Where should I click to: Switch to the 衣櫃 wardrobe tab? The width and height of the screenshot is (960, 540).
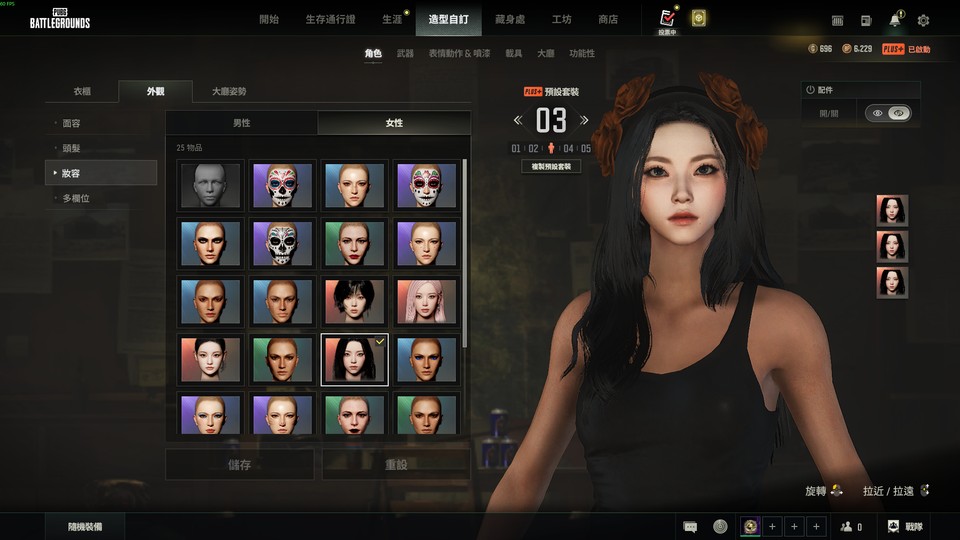(82, 91)
